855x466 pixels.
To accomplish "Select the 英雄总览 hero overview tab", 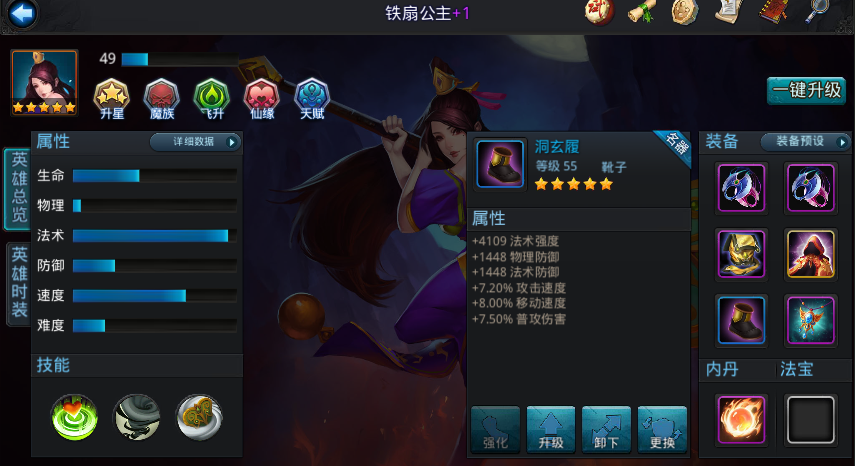I will [x=18, y=189].
